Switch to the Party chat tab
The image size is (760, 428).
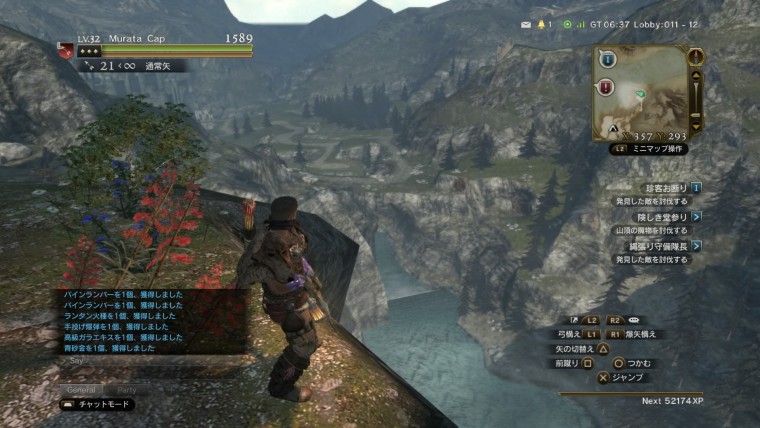coord(127,389)
